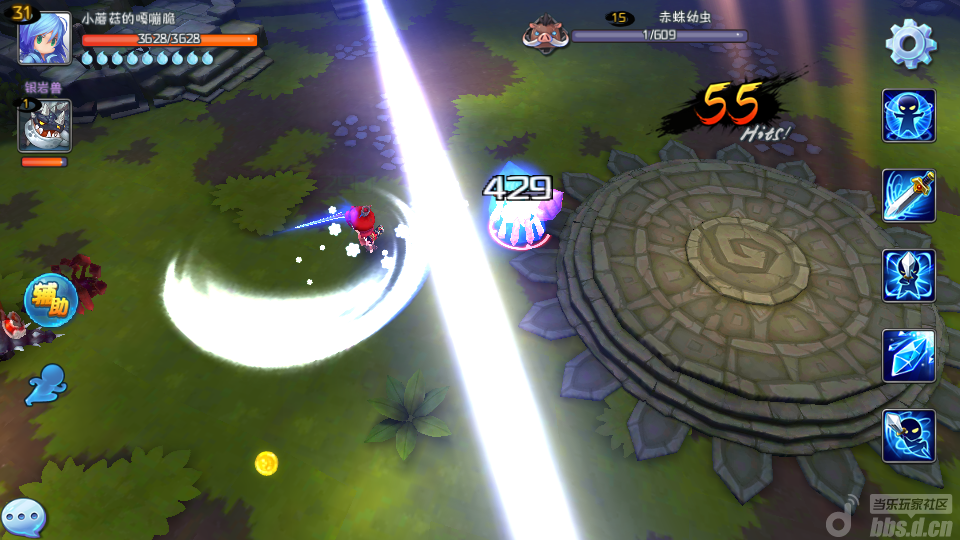Trigger the white-masked figure skill
Viewport: 960px width, 540px height.
click(908, 276)
